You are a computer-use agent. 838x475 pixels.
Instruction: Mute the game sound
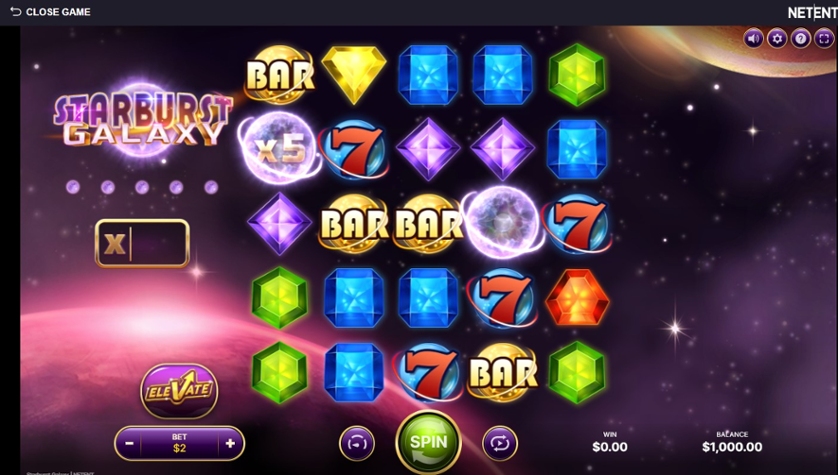click(x=754, y=39)
